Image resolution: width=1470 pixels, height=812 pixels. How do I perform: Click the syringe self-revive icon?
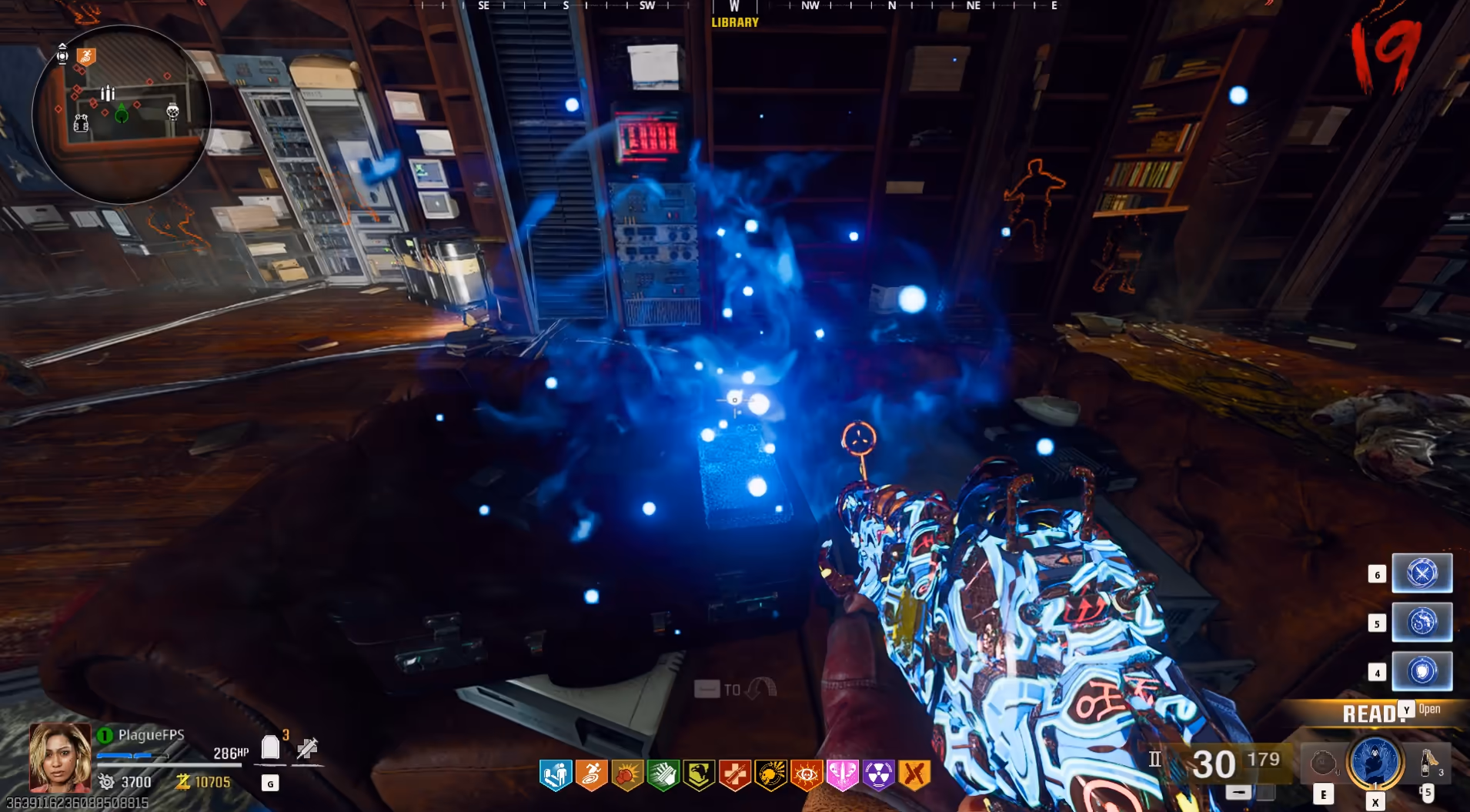[x=307, y=747]
